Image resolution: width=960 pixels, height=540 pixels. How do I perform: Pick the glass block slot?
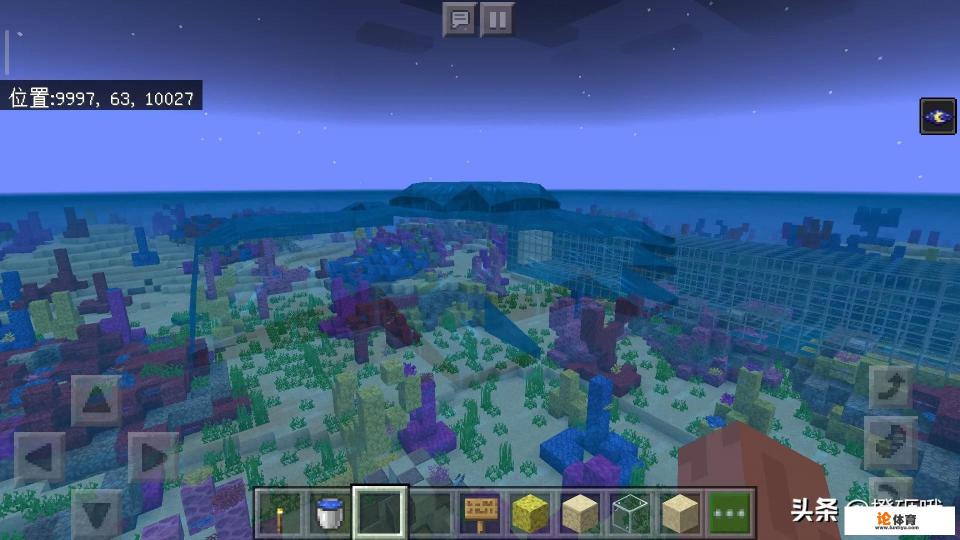[x=631, y=514]
